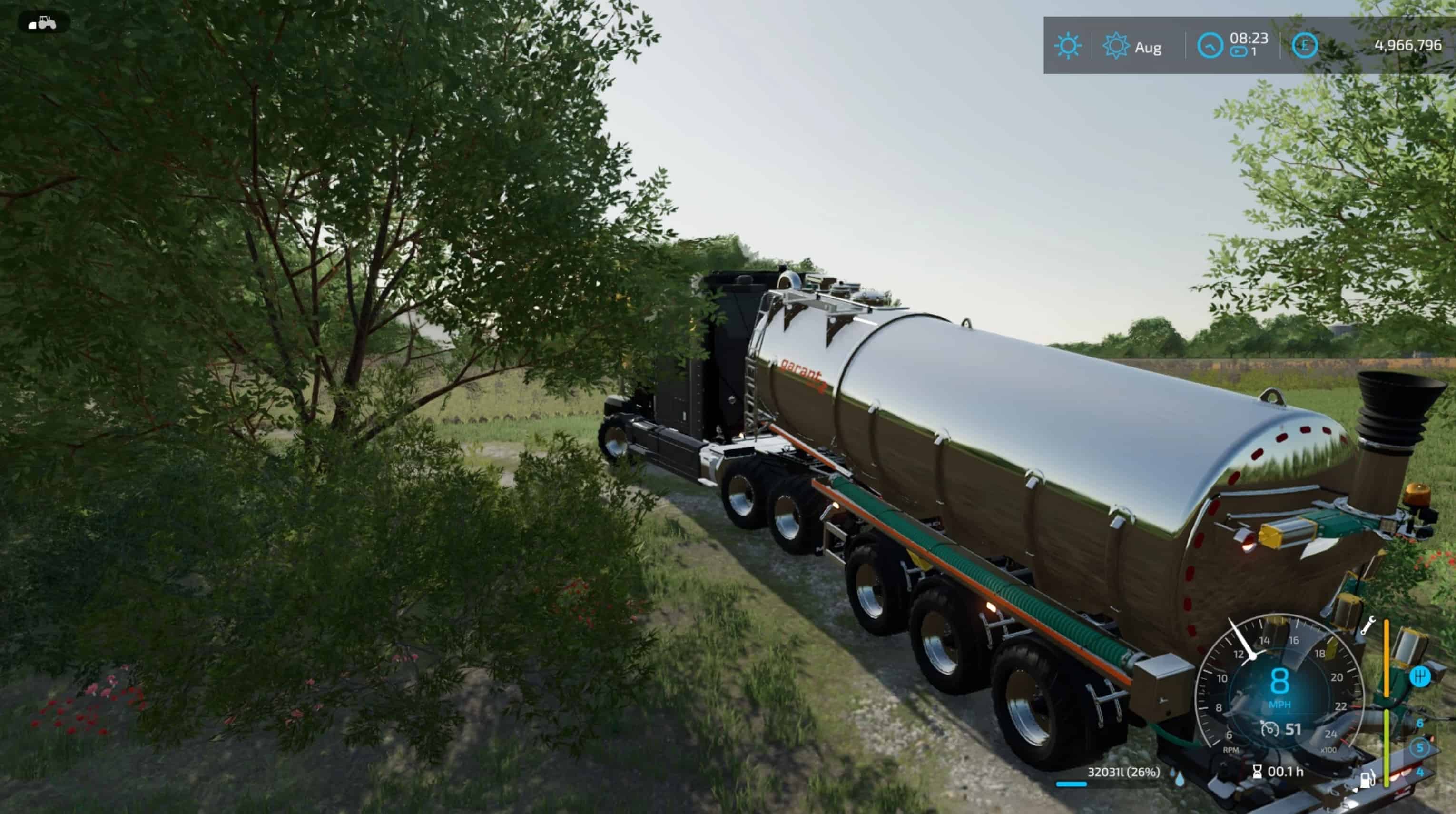The height and width of the screenshot is (814, 1456).
Task: Click the hourglass operating hours icon
Action: 1257,772
